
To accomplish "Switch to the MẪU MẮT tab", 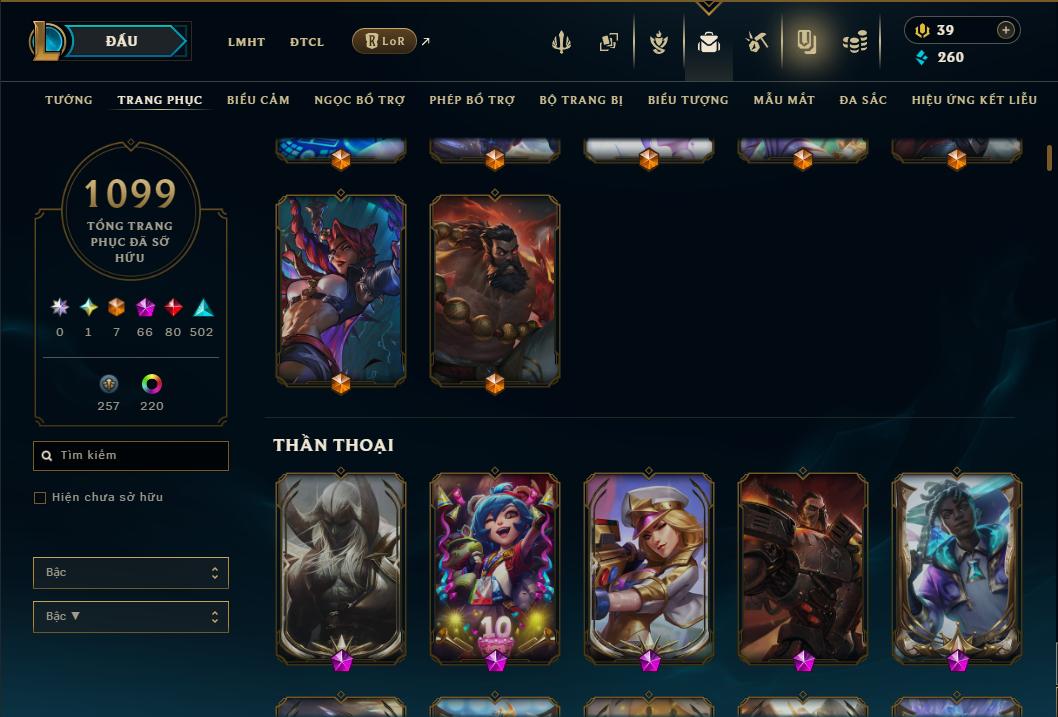I will 784,100.
